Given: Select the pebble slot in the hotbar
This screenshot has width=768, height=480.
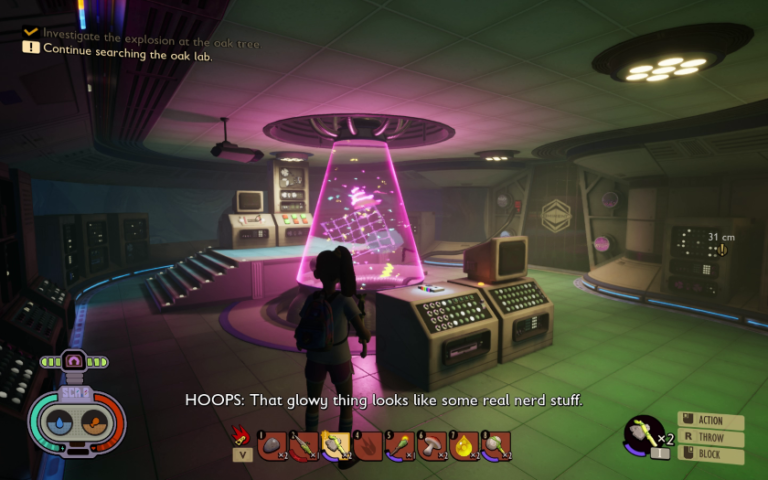Looking at the screenshot, I should click(x=273, y=445).
